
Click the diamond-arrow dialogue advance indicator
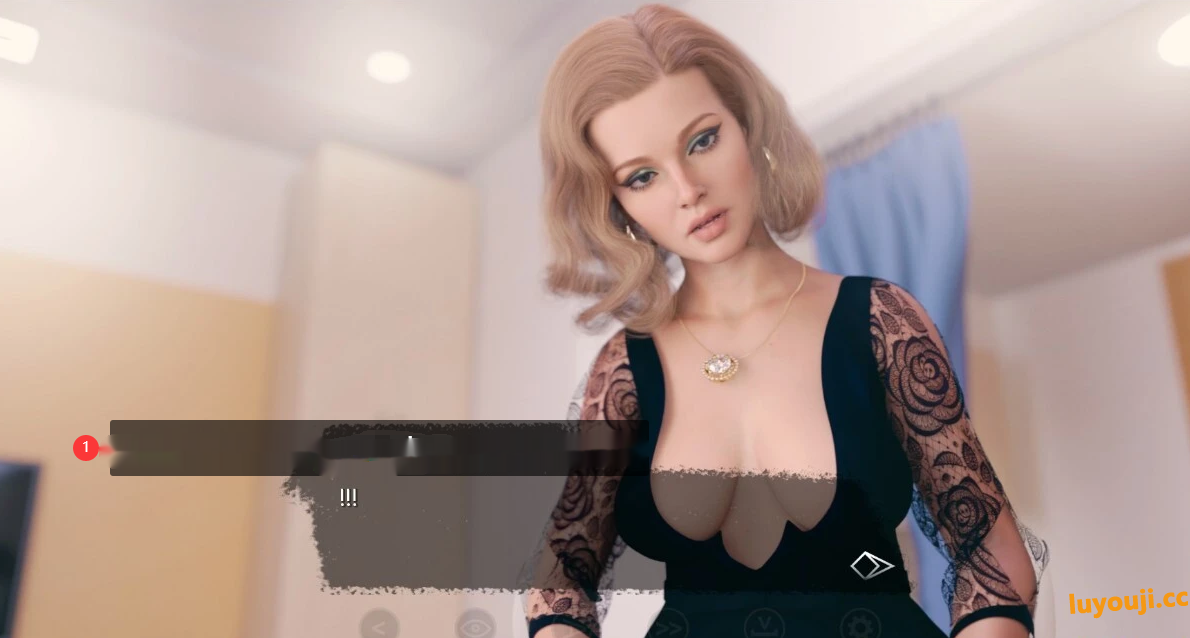(x=872, y=566)
